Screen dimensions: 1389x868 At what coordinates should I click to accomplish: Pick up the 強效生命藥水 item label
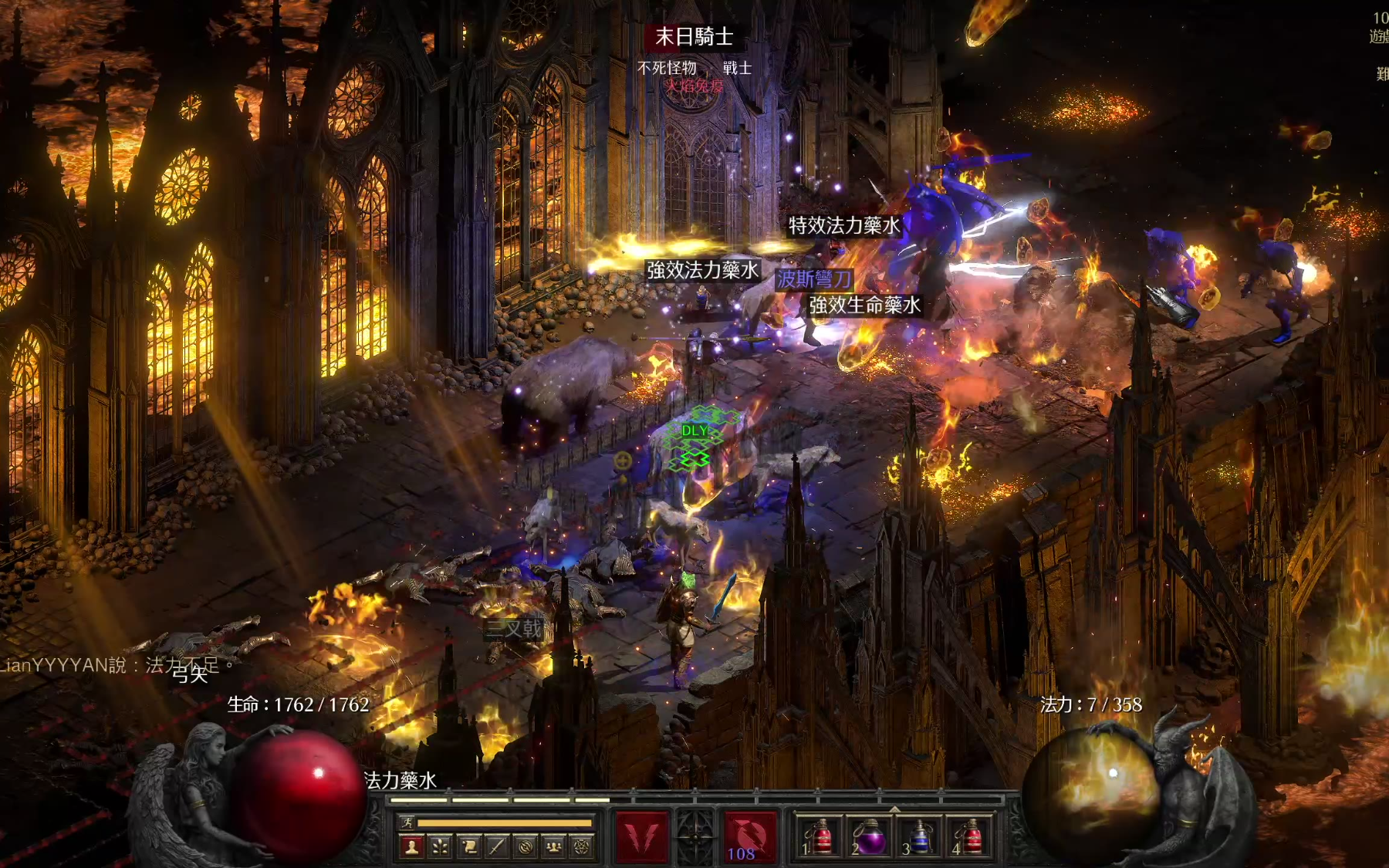point(864,306)
